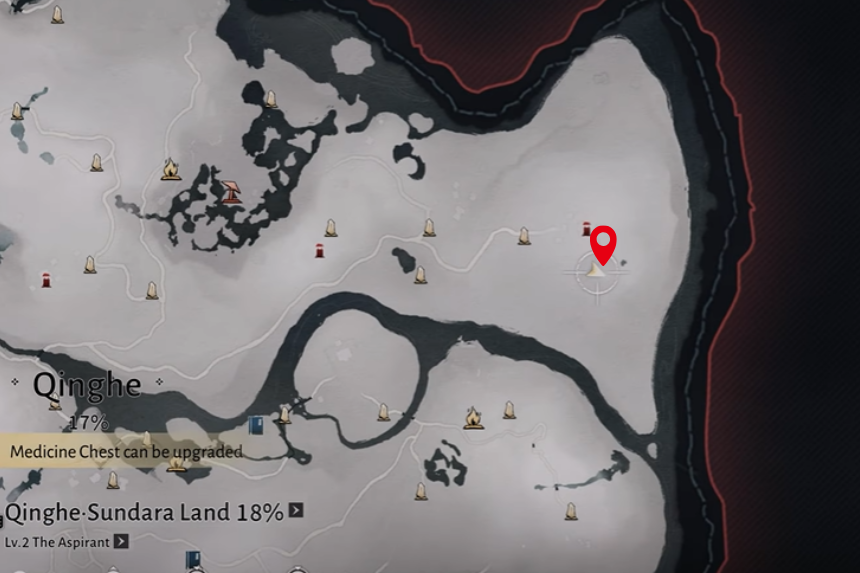Open the blue book marker by the river
The height and width of the screenshot is (573, 860).
[x=256, y=424]
